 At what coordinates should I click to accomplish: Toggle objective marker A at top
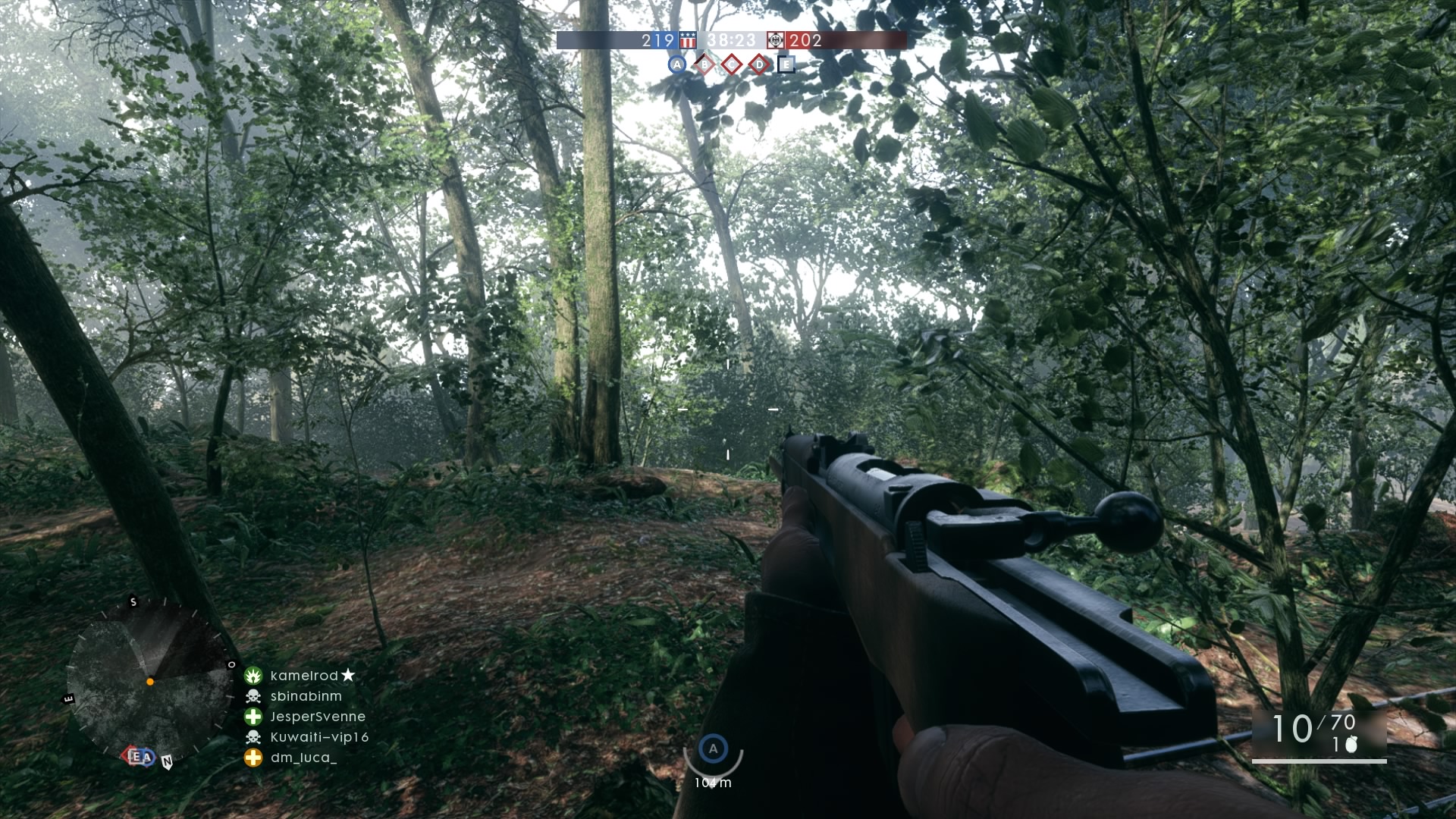point(677,64)
